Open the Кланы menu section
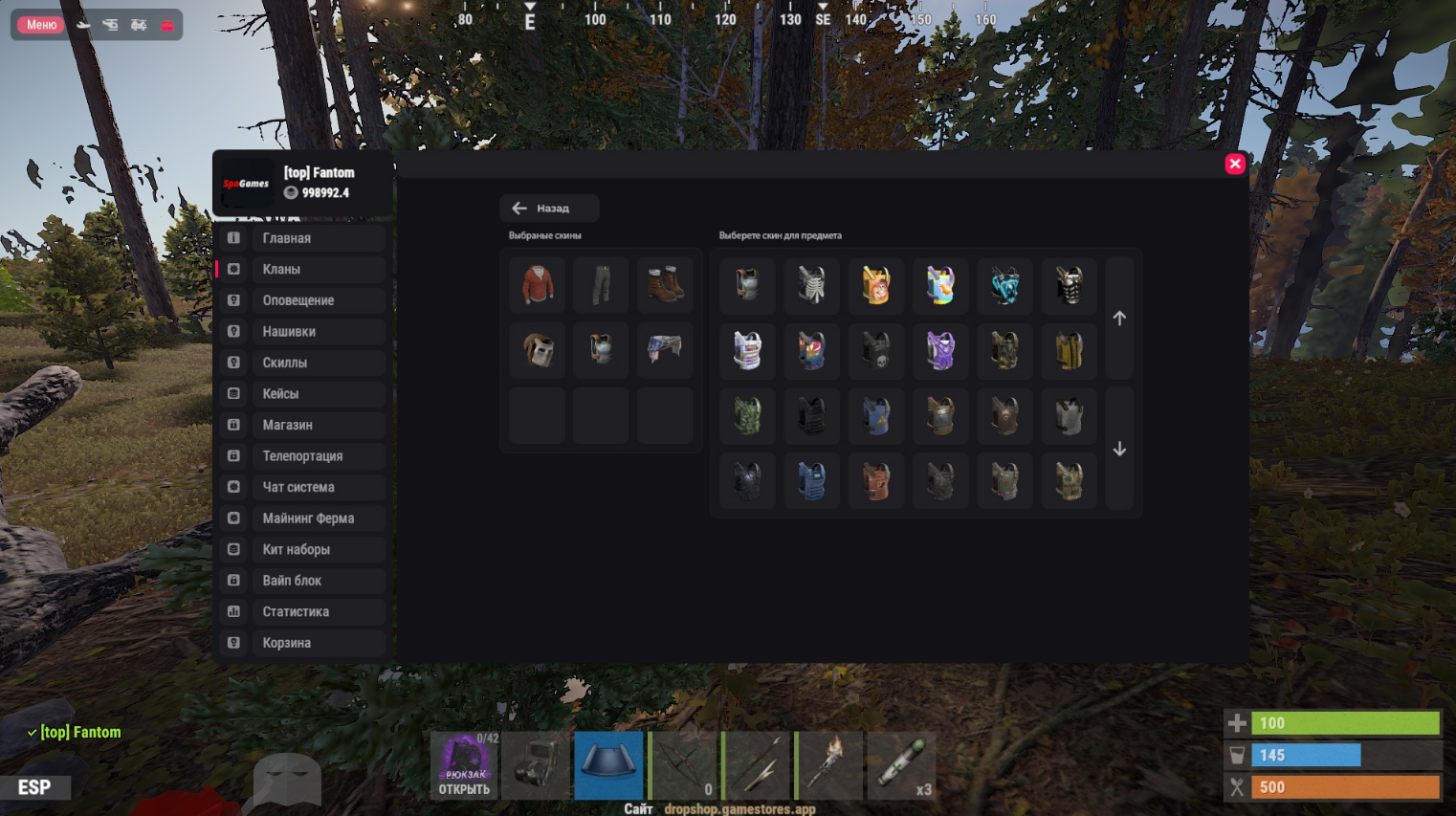The height and width of the screenshot is (816, 1456). pyautogui.click(x=301, y=270)
